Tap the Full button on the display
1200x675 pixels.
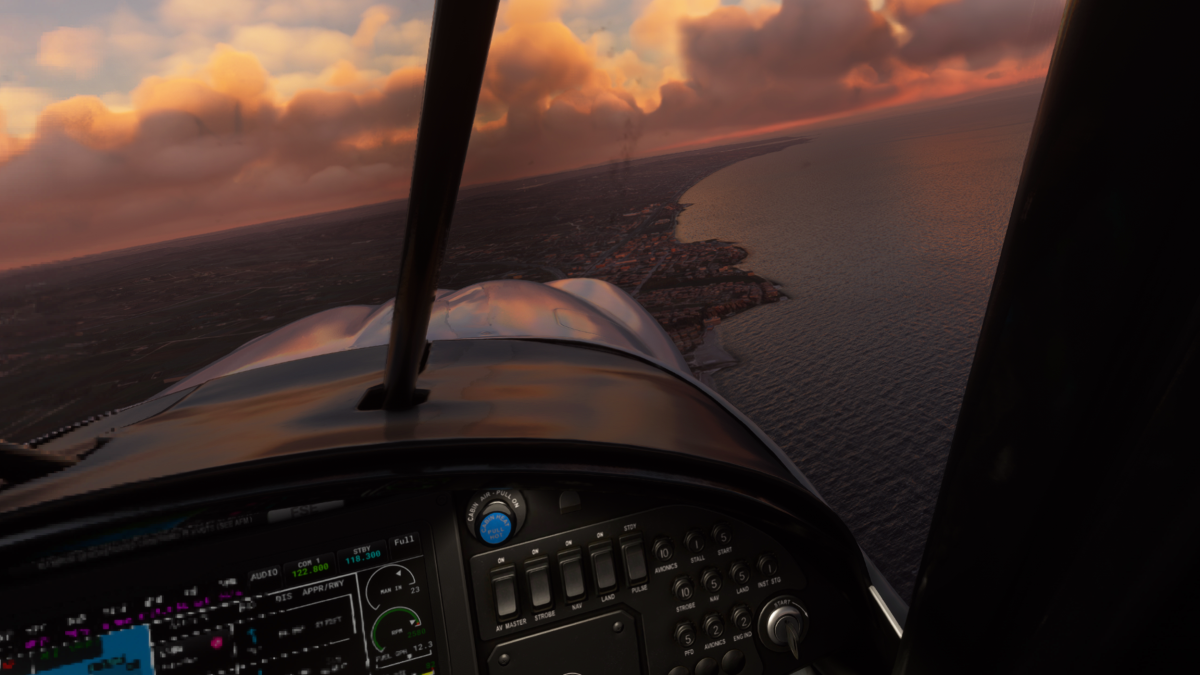404,541
